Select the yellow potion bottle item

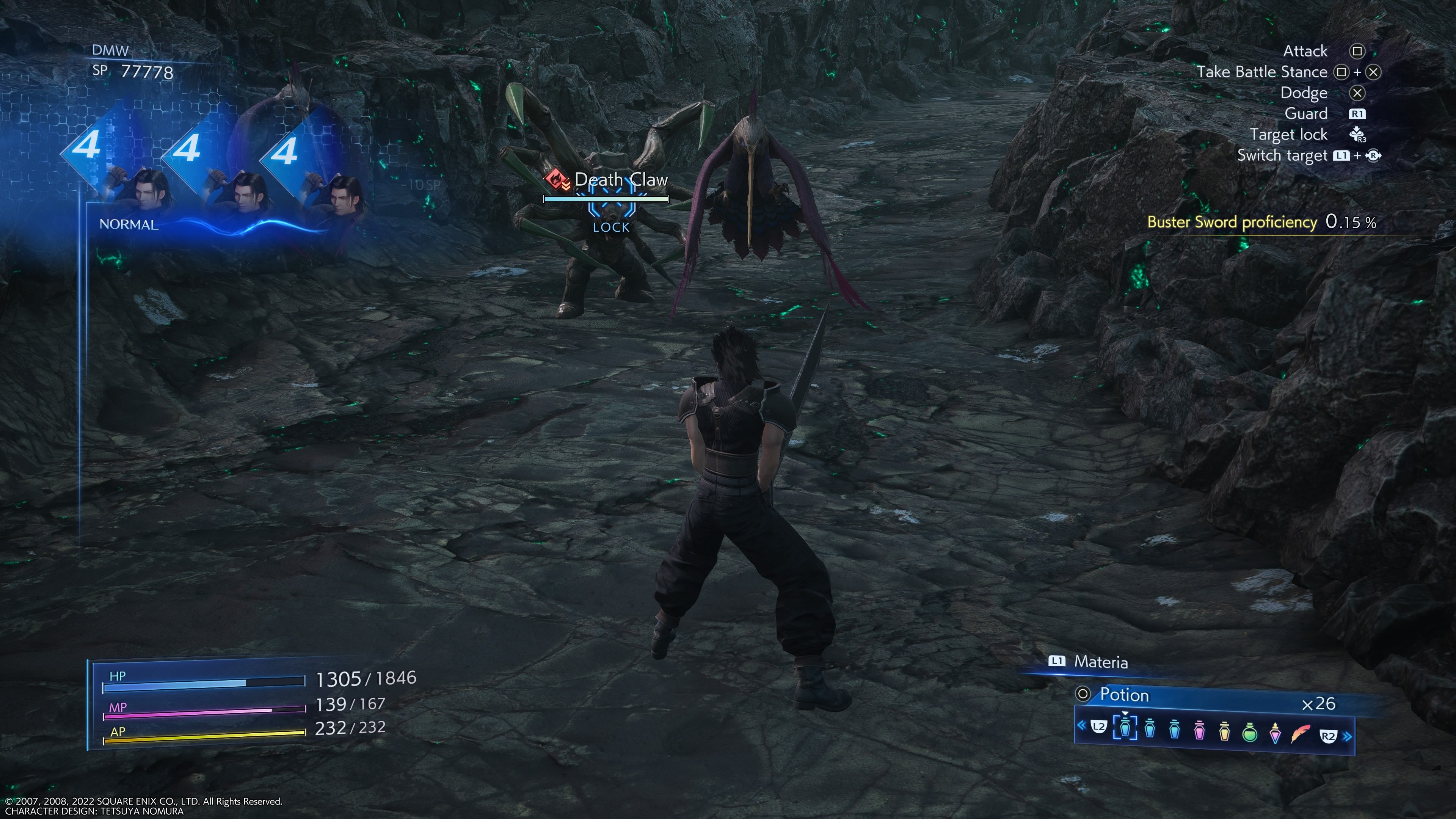(1224, 731)
